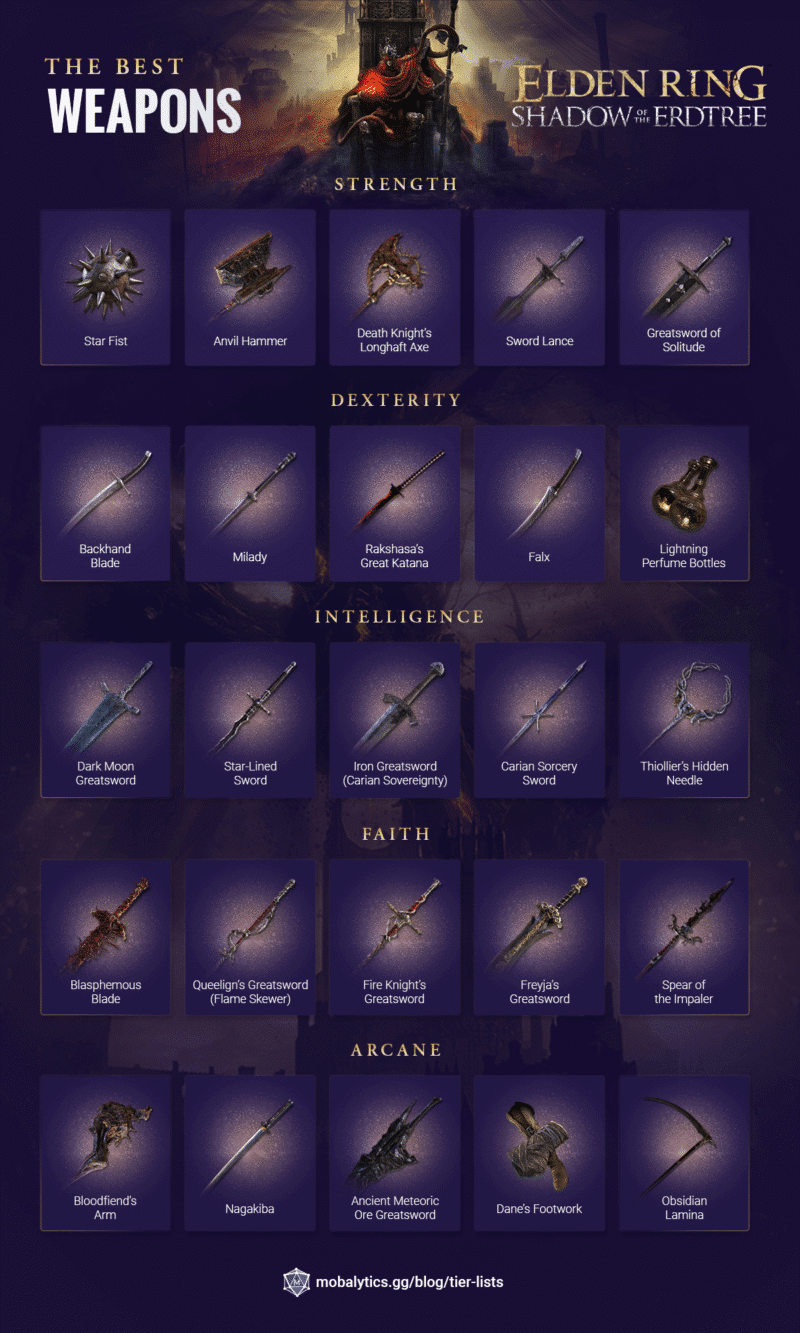Image resolution: width=800 pixels, height=1333 pixels.
Task: Select the Milady weapon card
Action: (x=250, y=503)
